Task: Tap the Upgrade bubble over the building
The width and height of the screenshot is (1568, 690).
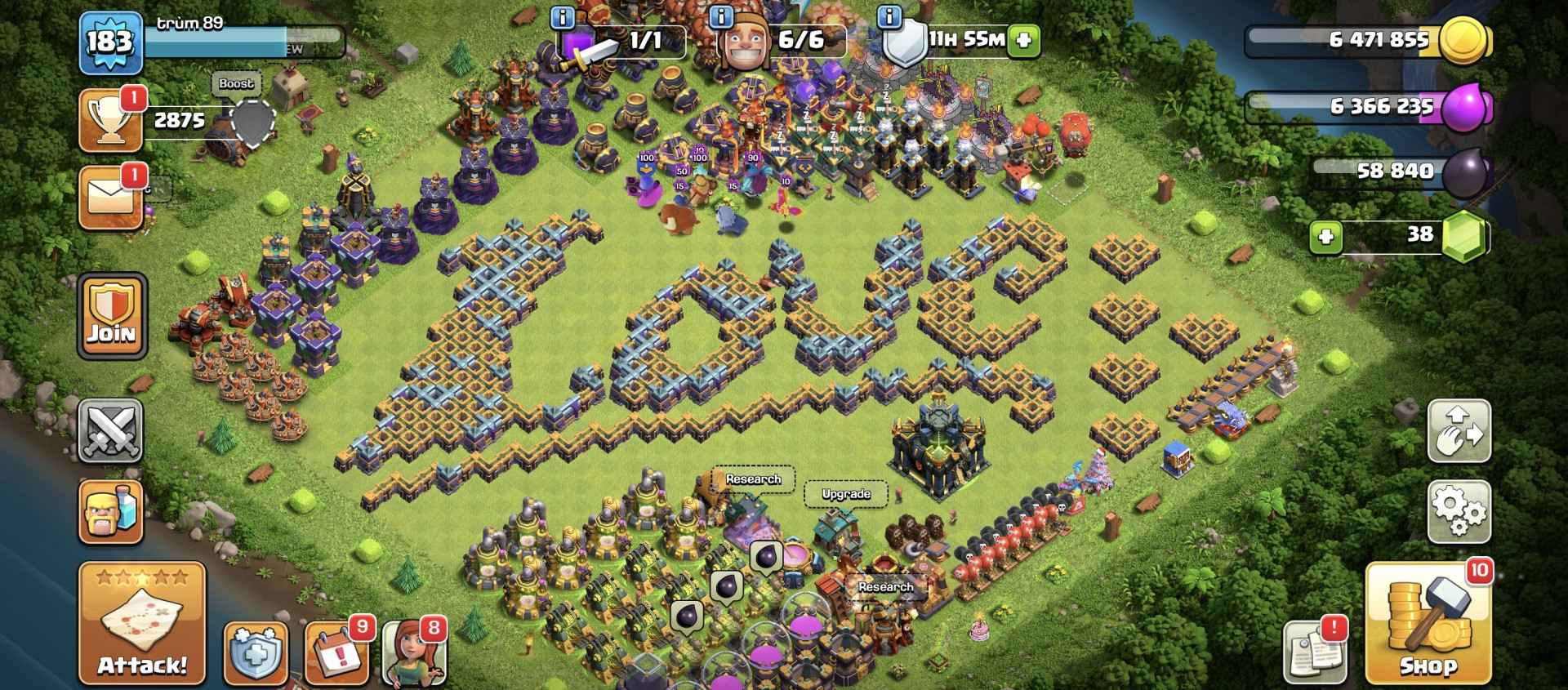Action: pos(845,494)
